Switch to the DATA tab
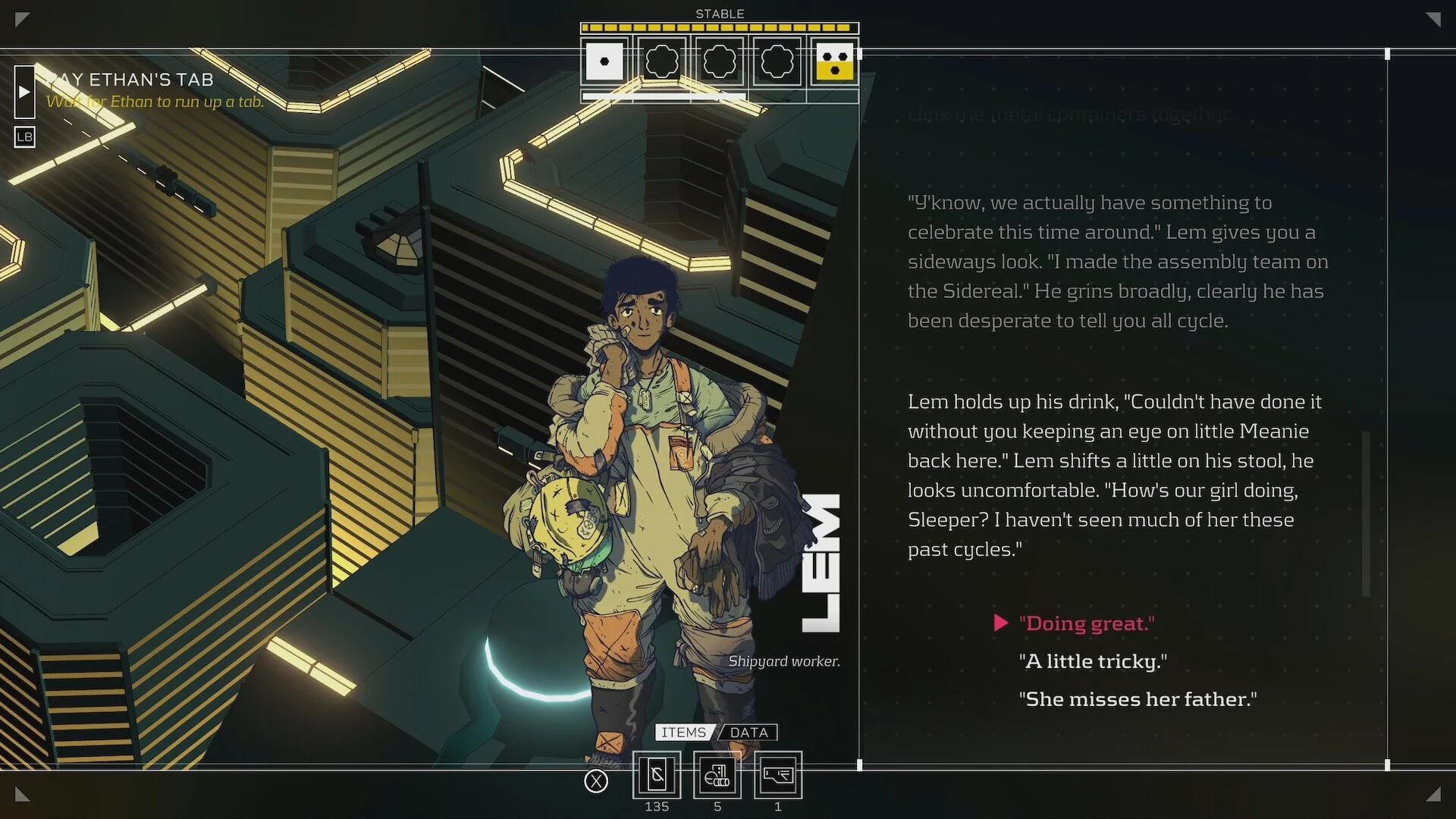Viewport: 1456px width, 819px height. 748,732
